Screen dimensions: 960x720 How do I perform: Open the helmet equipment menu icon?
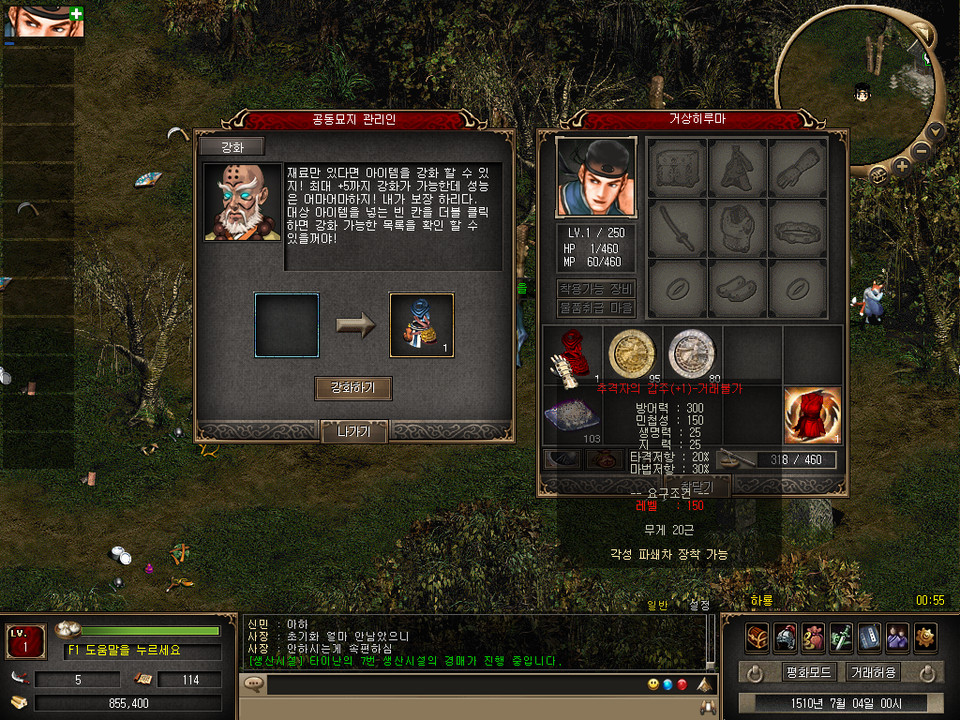tap(786, 637)
